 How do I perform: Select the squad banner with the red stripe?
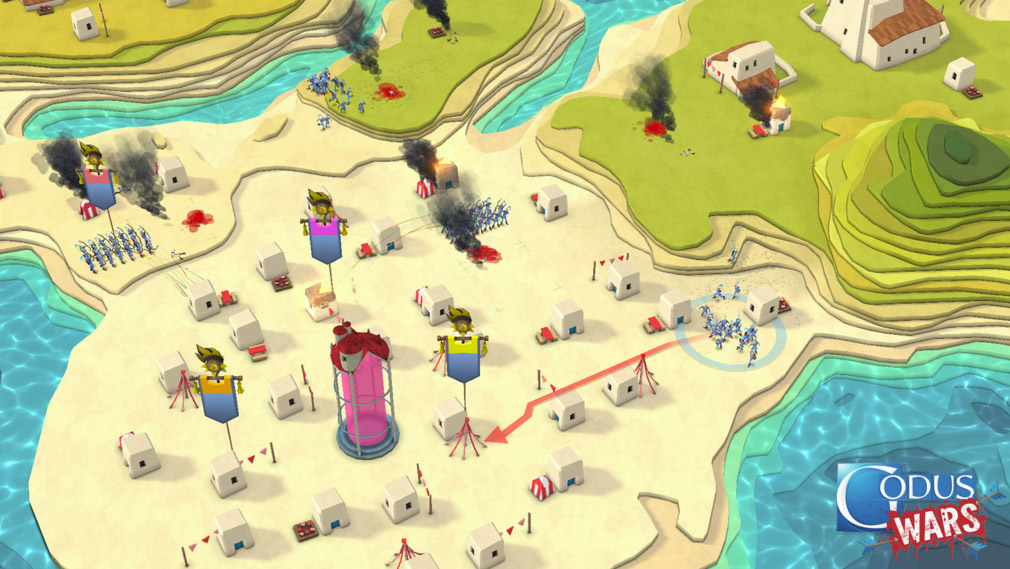click(x=99, y=189)
